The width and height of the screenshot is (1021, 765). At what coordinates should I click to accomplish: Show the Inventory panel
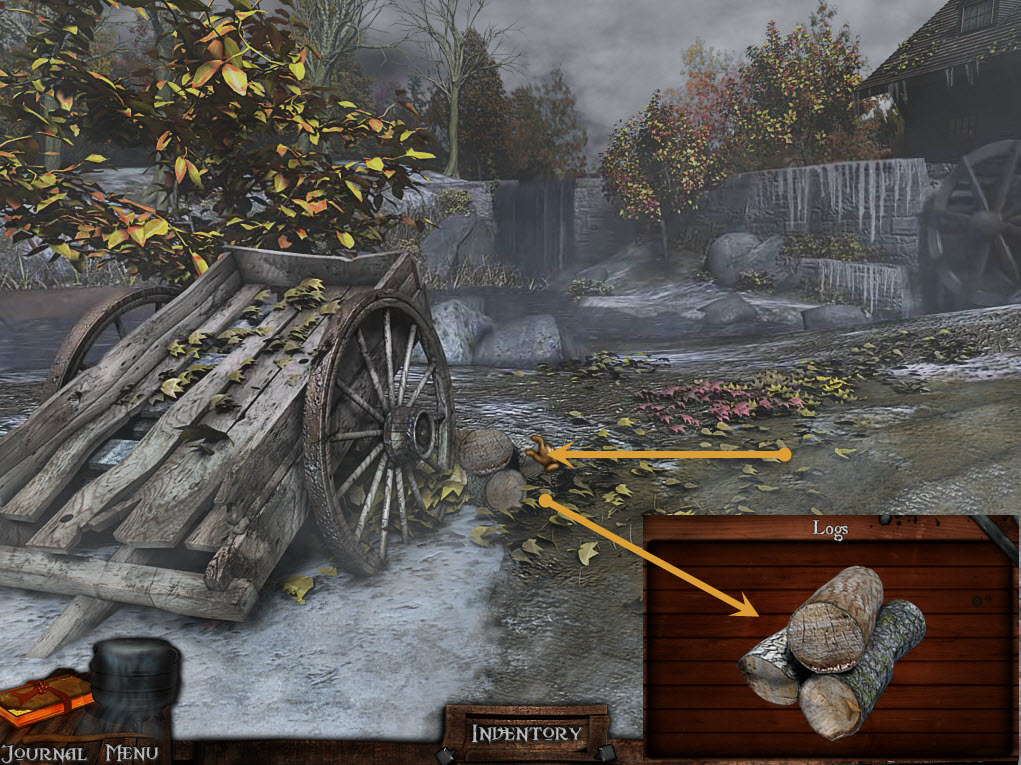(x=526, y=733)
